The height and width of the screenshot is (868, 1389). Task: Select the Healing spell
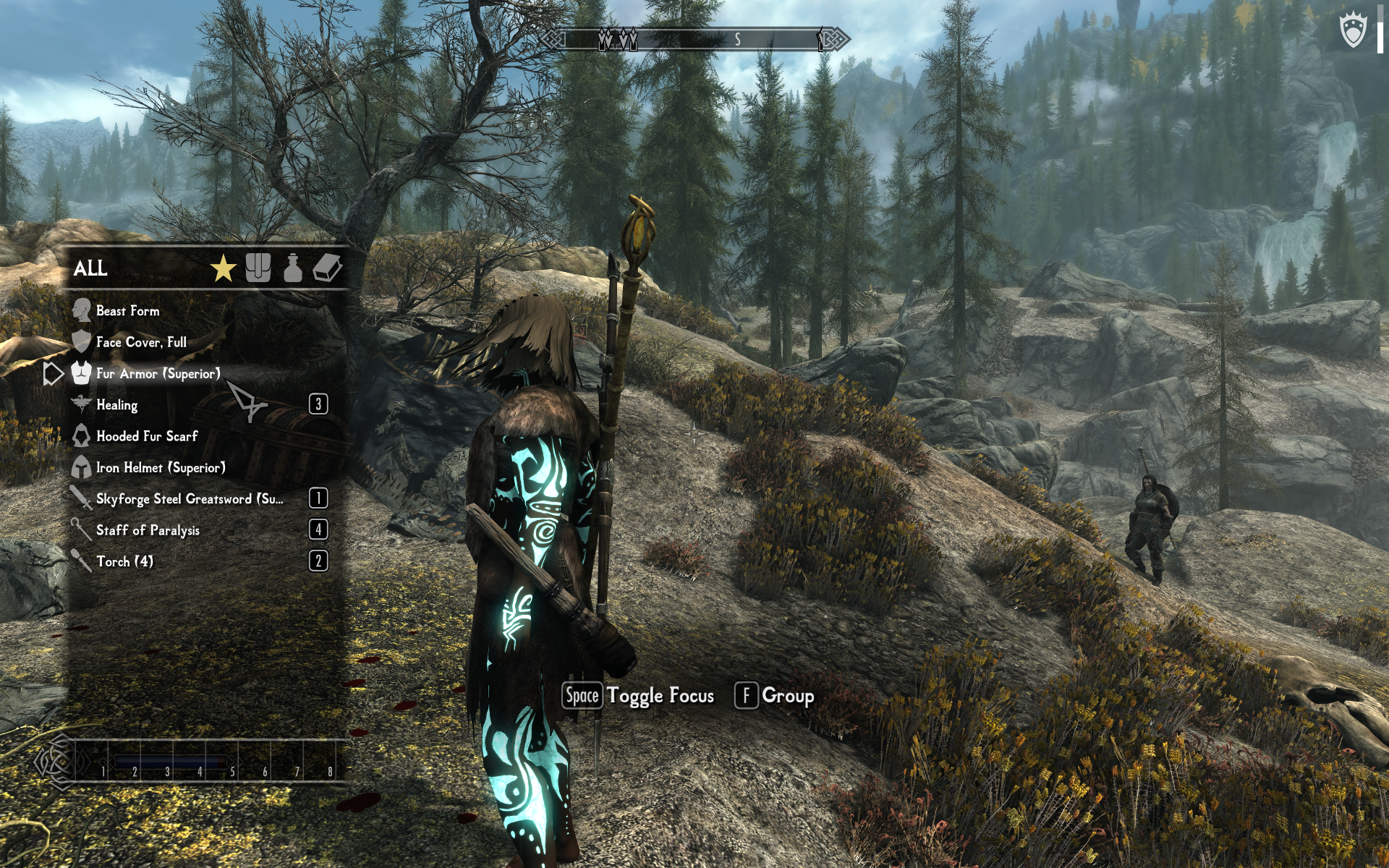tap(117, 405)
